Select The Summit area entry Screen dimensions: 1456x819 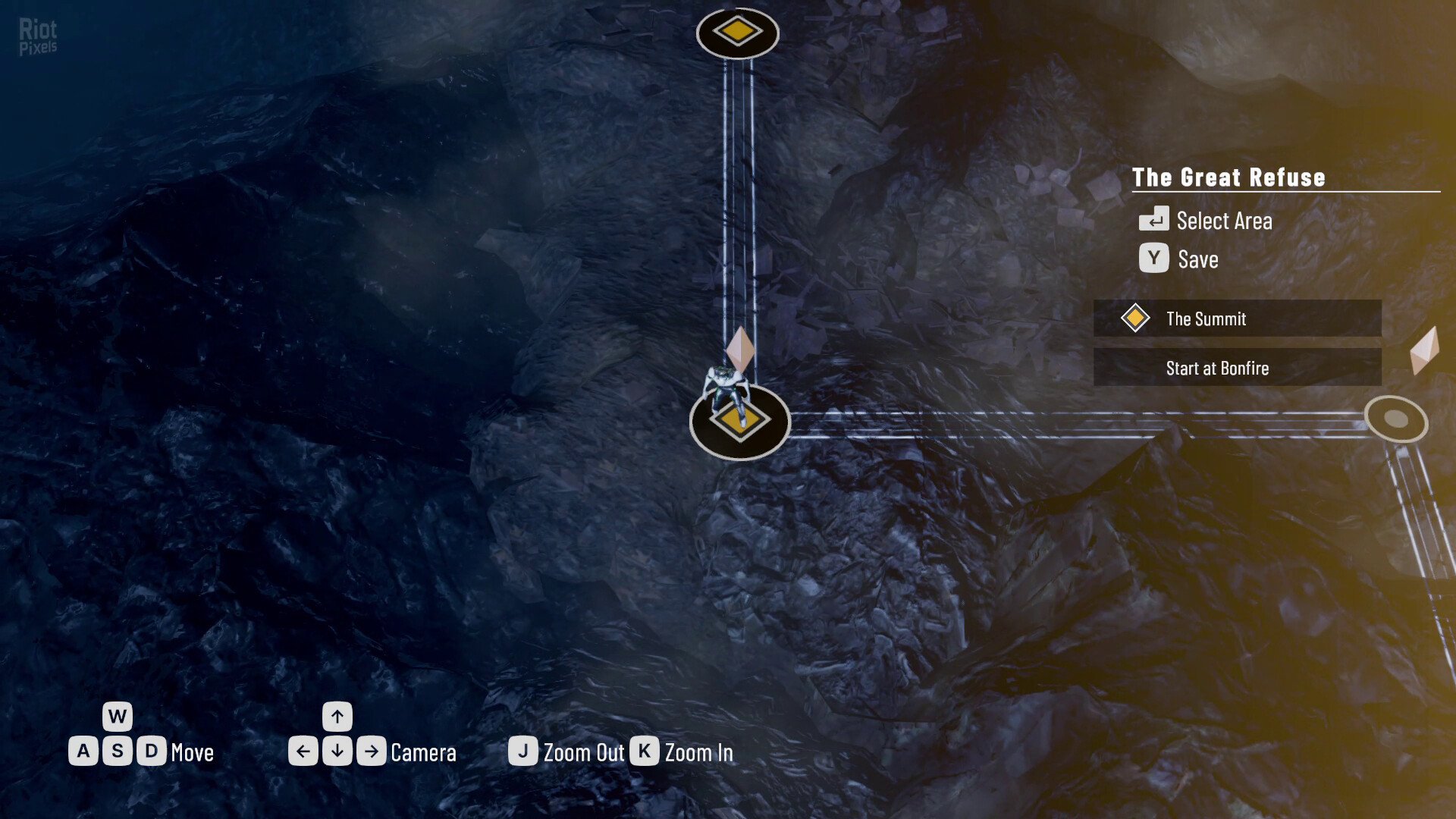point(1237,318)
